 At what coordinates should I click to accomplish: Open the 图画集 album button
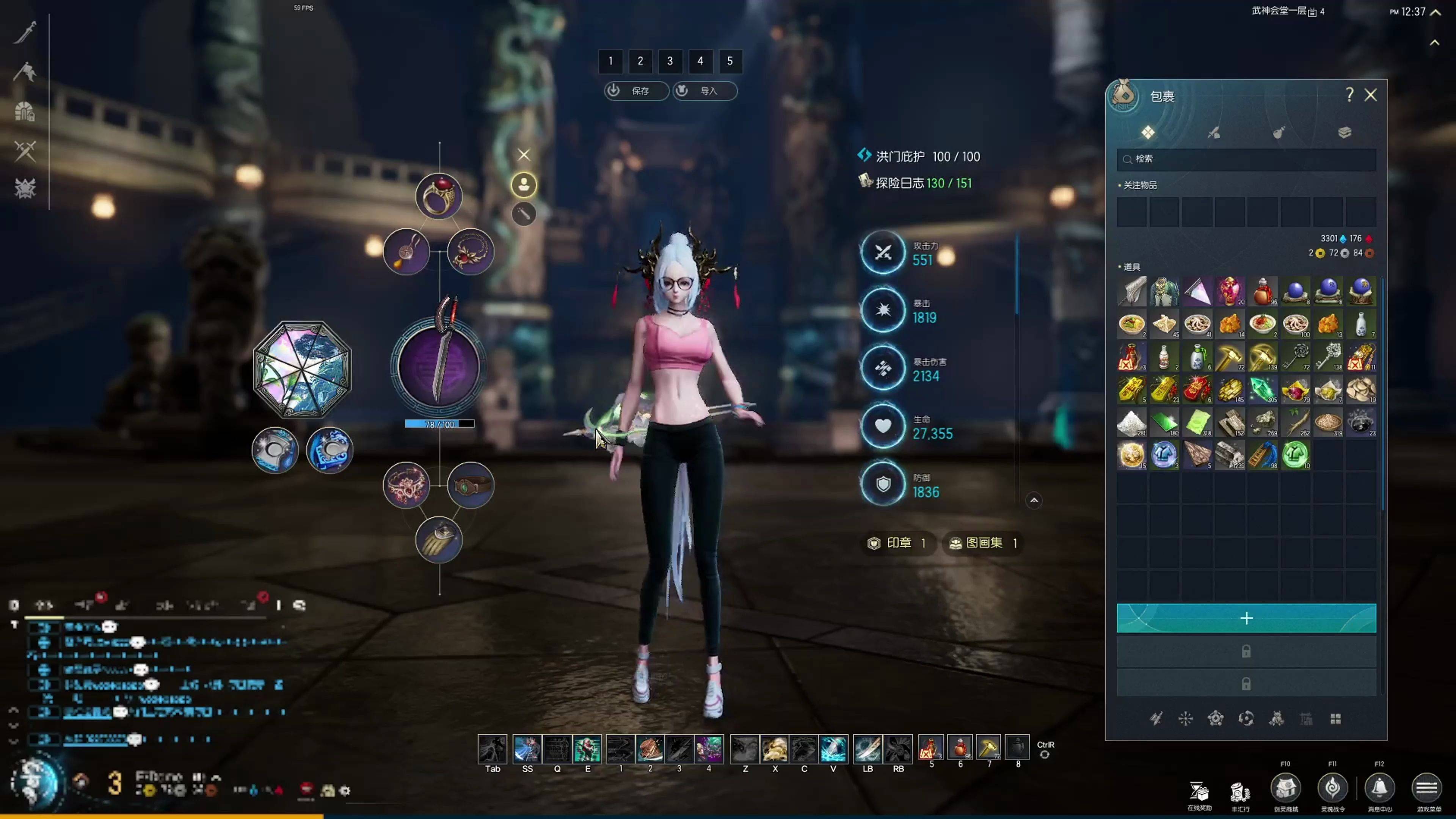pos(983,543)
